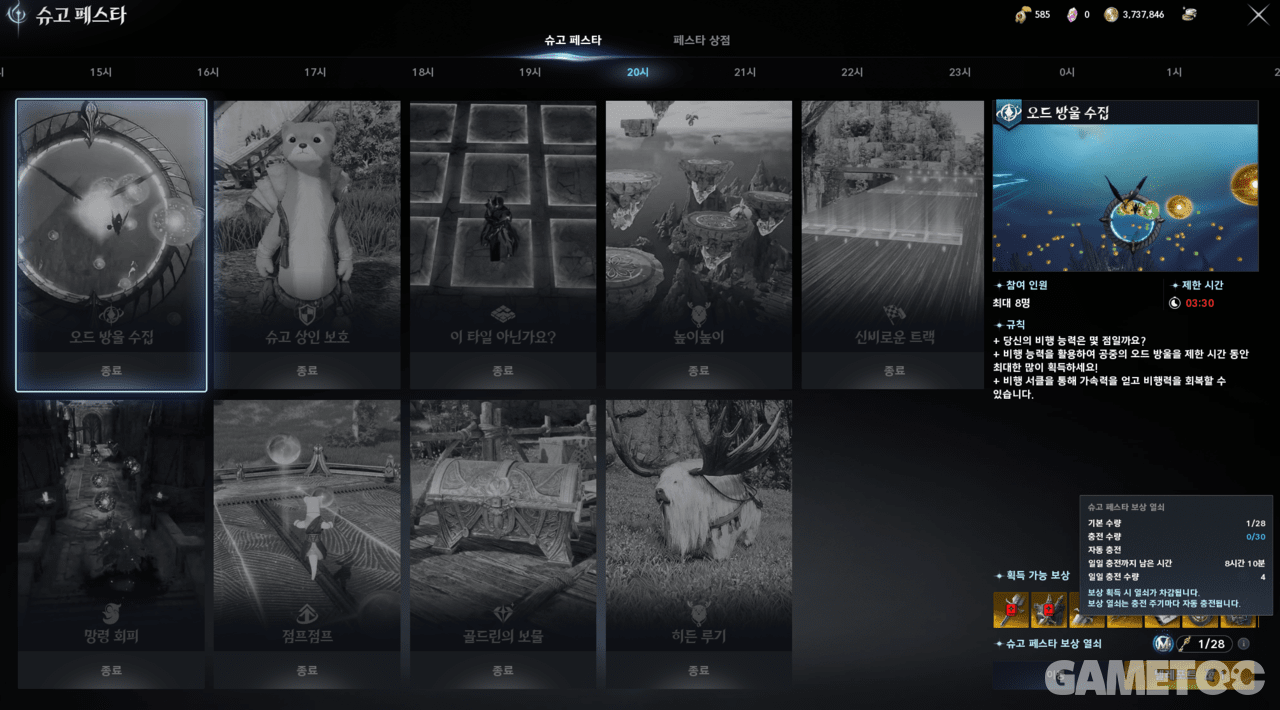Select the 오드 방울 수집 event card
Screen dimensions: 1280x710
(111, 244)
